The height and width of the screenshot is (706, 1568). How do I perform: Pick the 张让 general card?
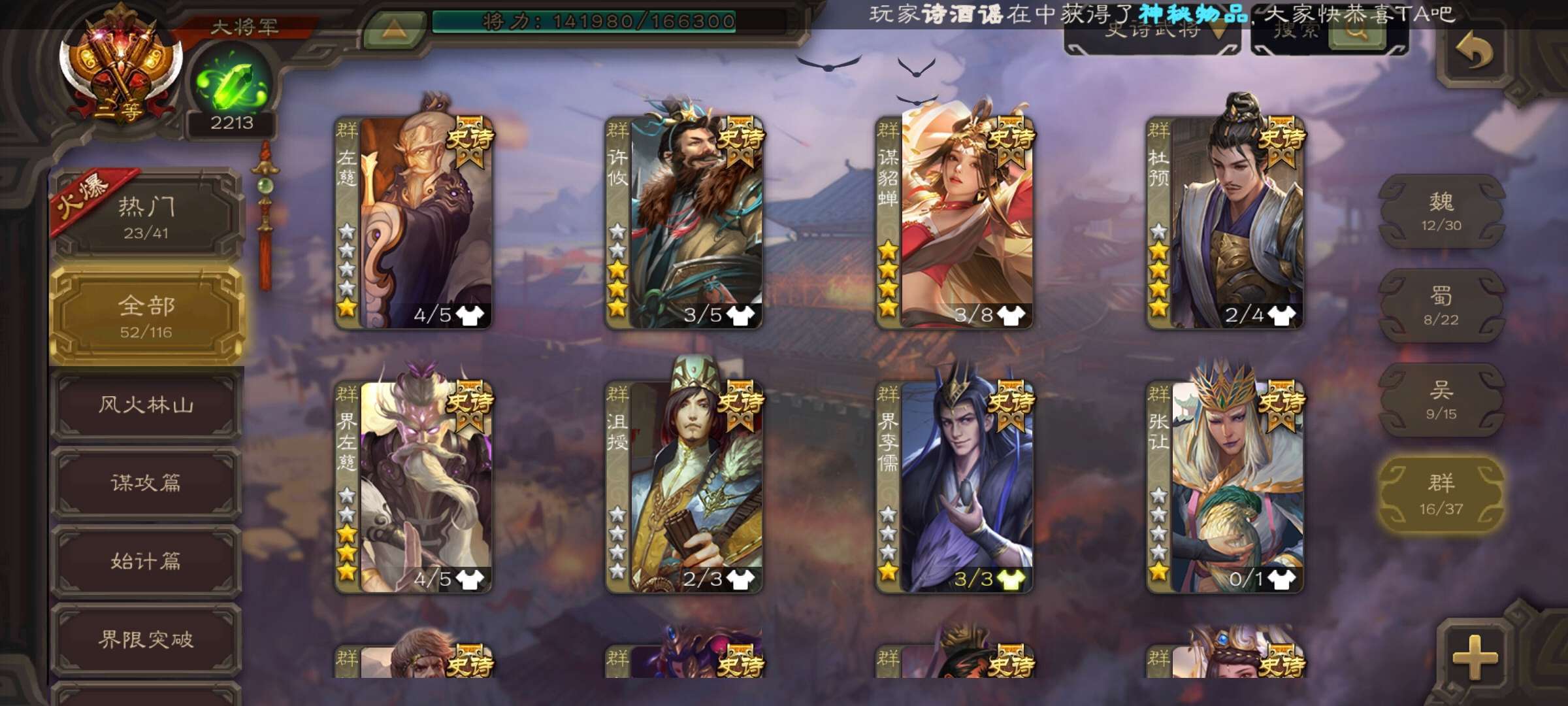click(x=1225, y=487)
